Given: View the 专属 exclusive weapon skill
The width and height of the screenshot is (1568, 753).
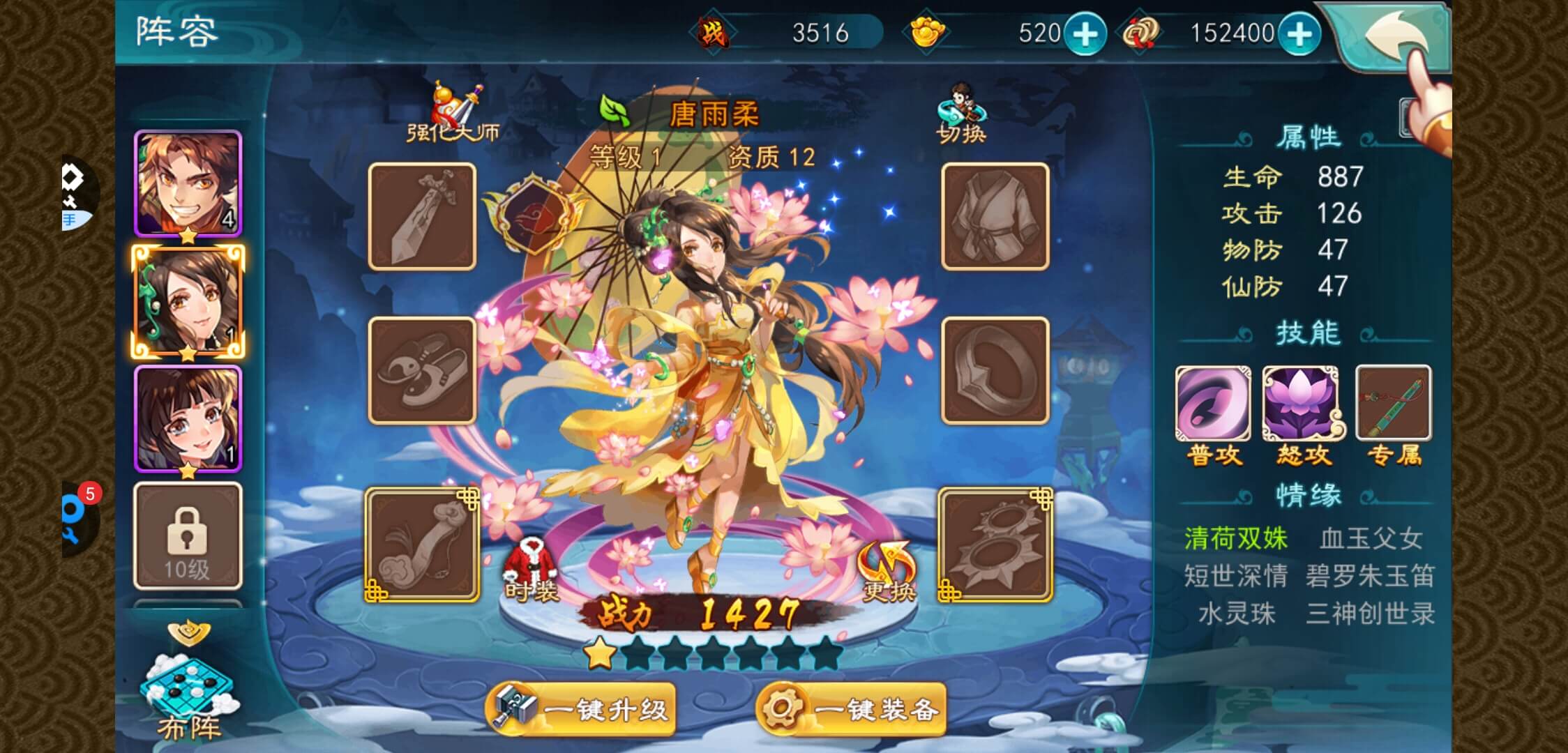Looking at the screenshot, I should click(x=1393, y=404).
